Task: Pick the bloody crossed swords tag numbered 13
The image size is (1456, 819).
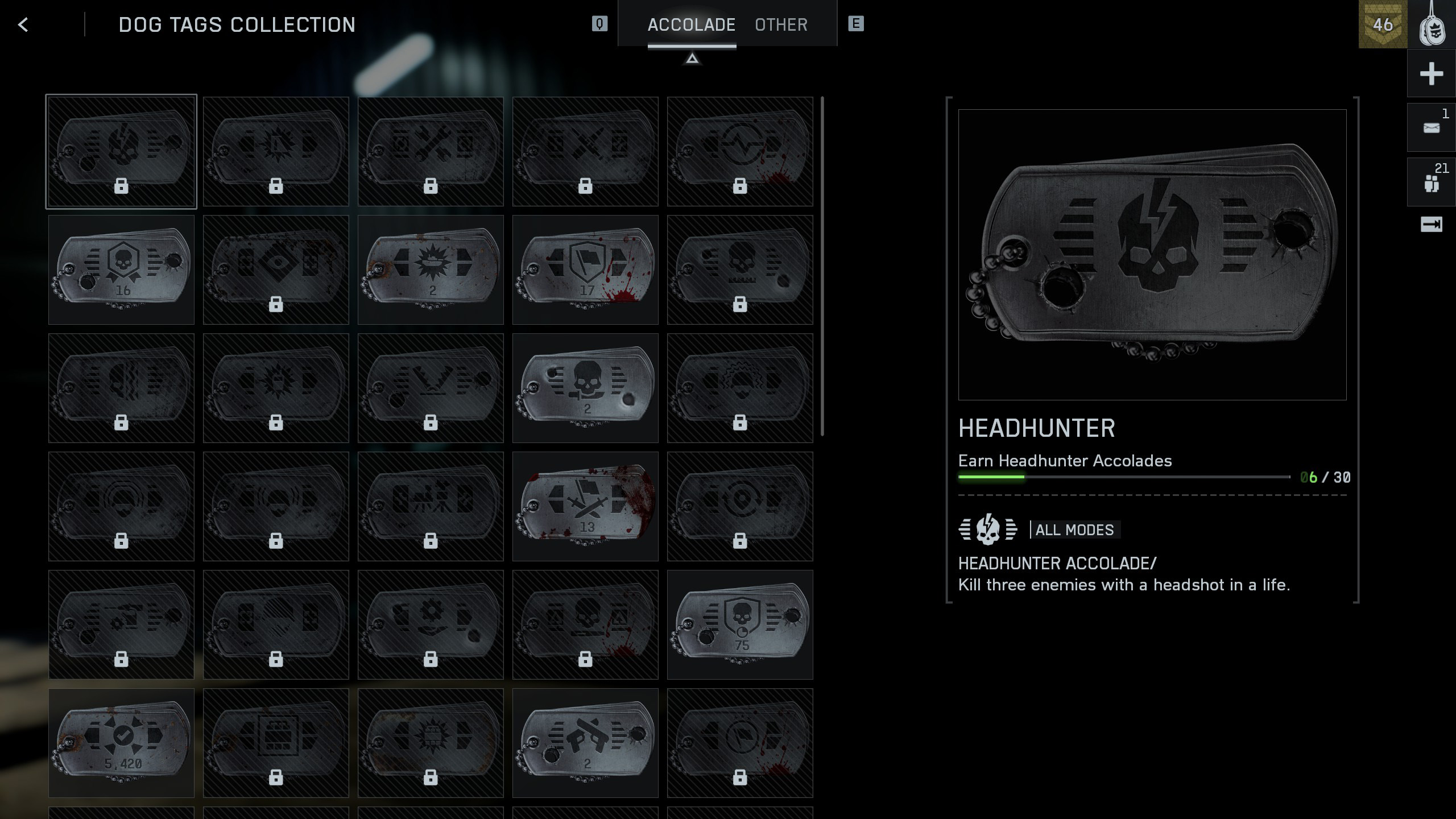Action: 585,506
